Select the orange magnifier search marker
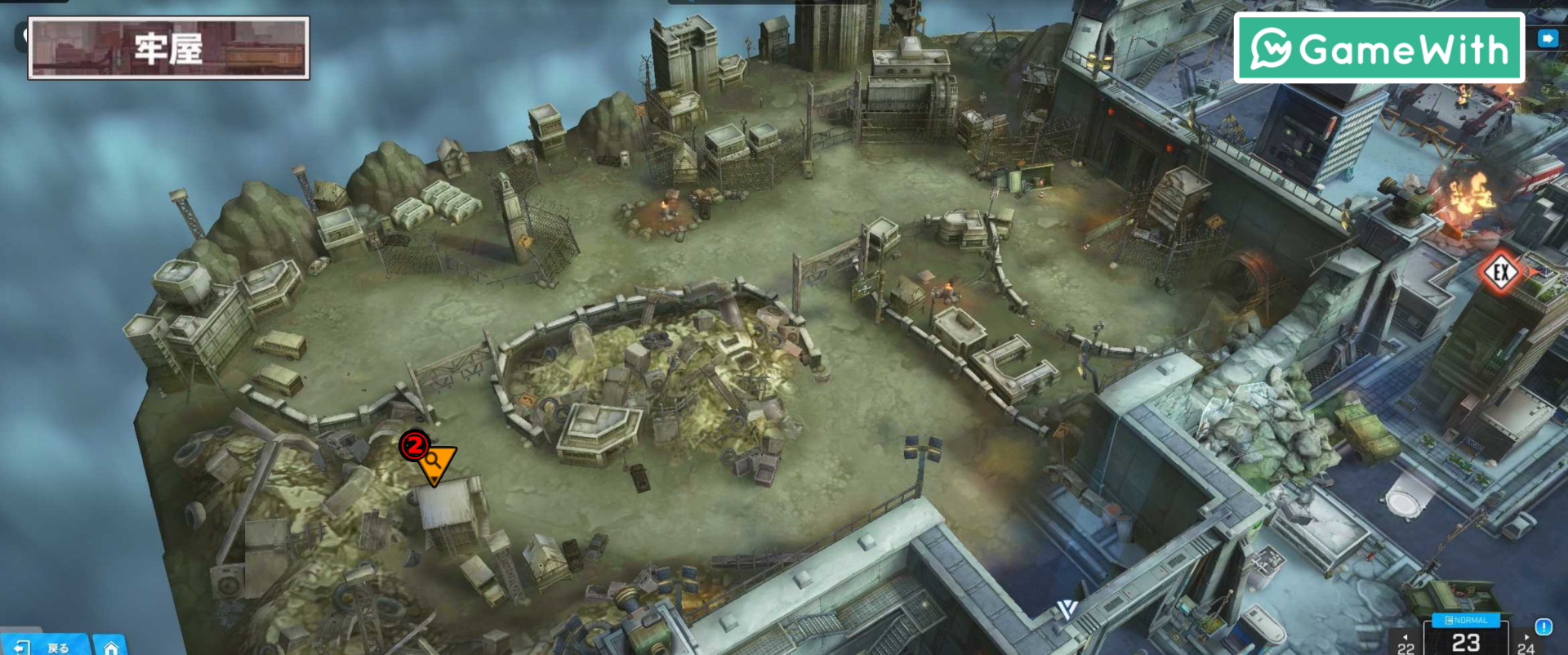 436,462
